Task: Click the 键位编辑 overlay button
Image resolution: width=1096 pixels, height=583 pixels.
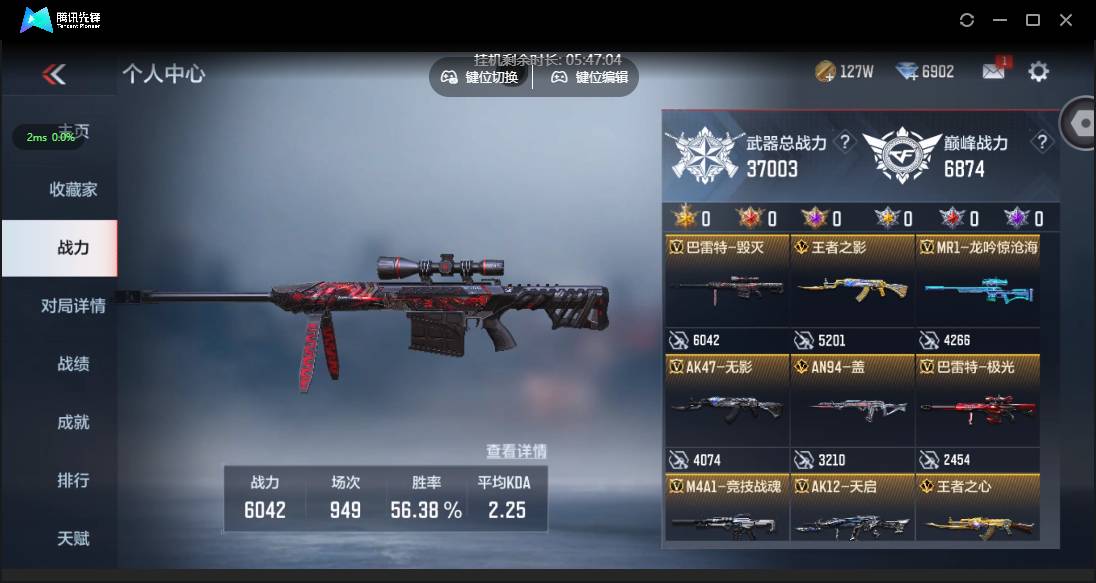Action: click(x=590, y=77)
